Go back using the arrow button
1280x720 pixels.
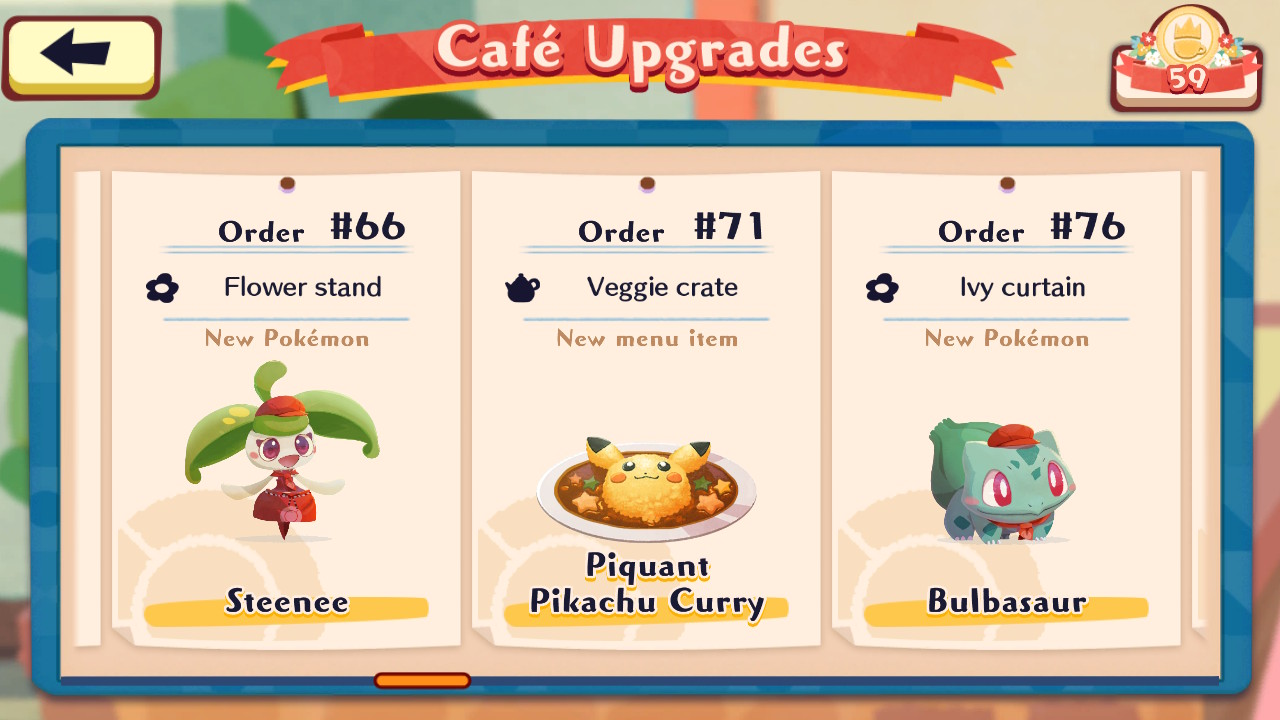pos(81,56)
